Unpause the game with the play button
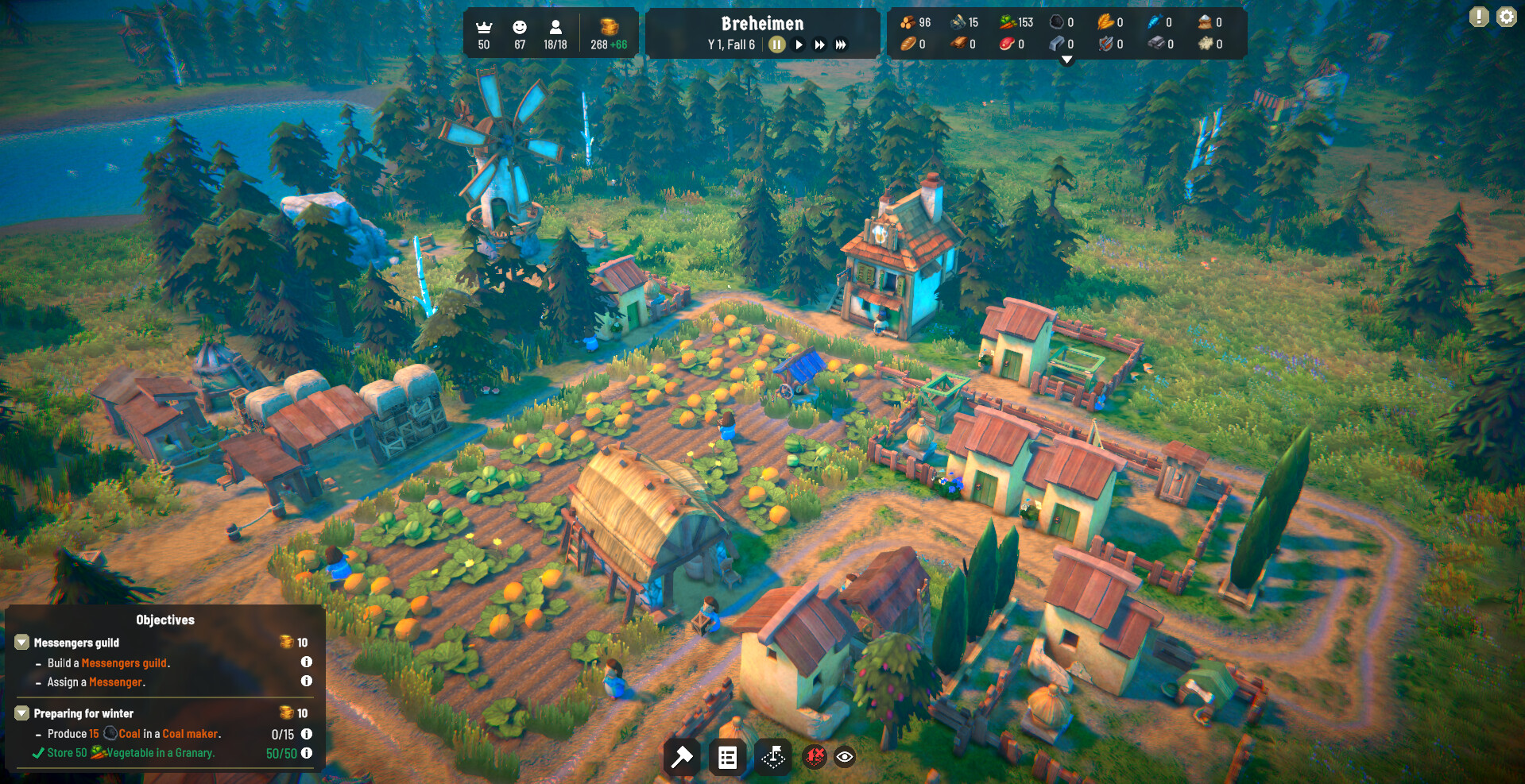The width and height of the screenshot is (1525, 784). [799, 44]
